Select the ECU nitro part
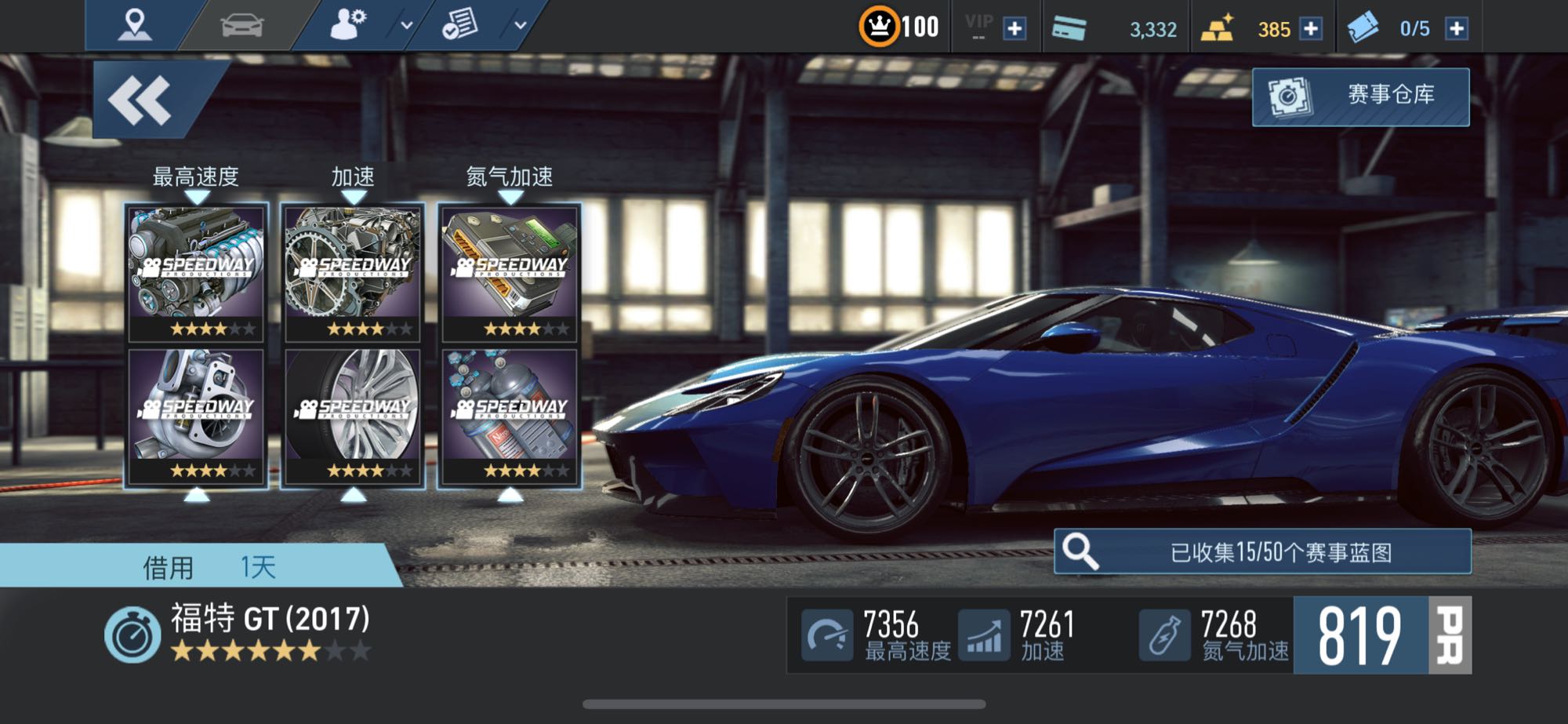The height and width of the screenshot is (724, 1568). coord(510,272)
